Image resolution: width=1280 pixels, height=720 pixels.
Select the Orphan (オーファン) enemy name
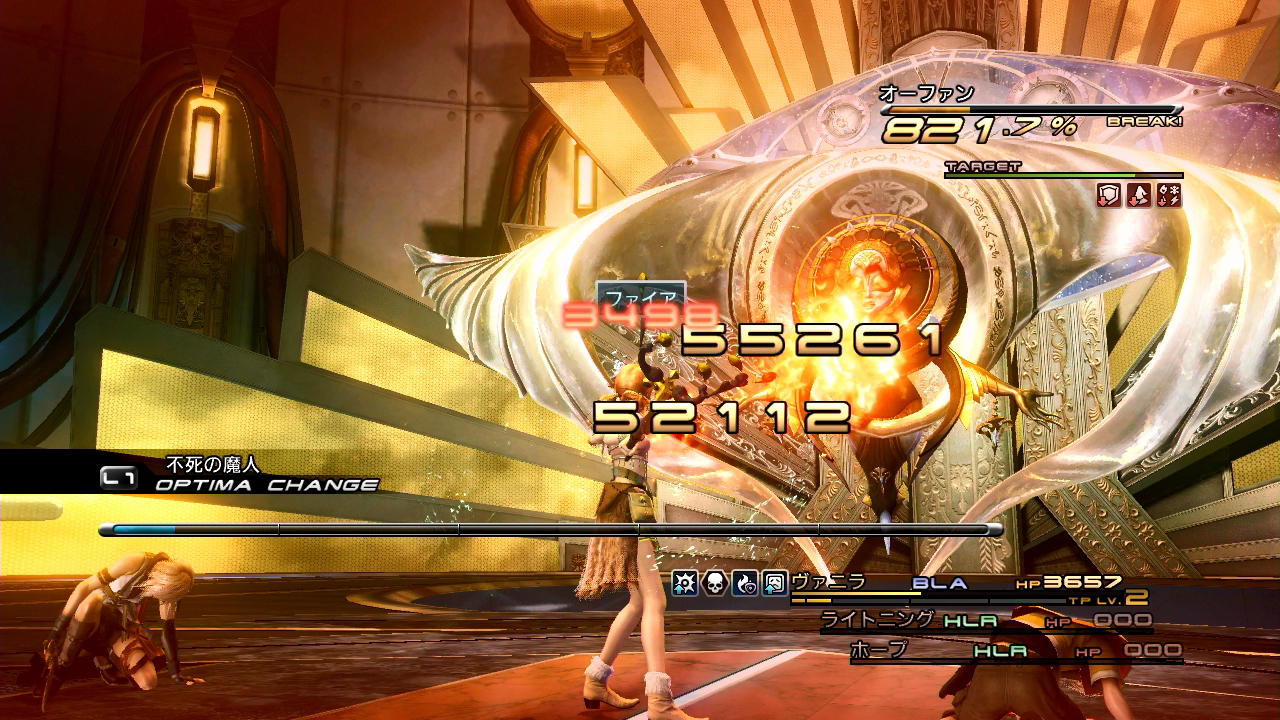tap(926, 94)
